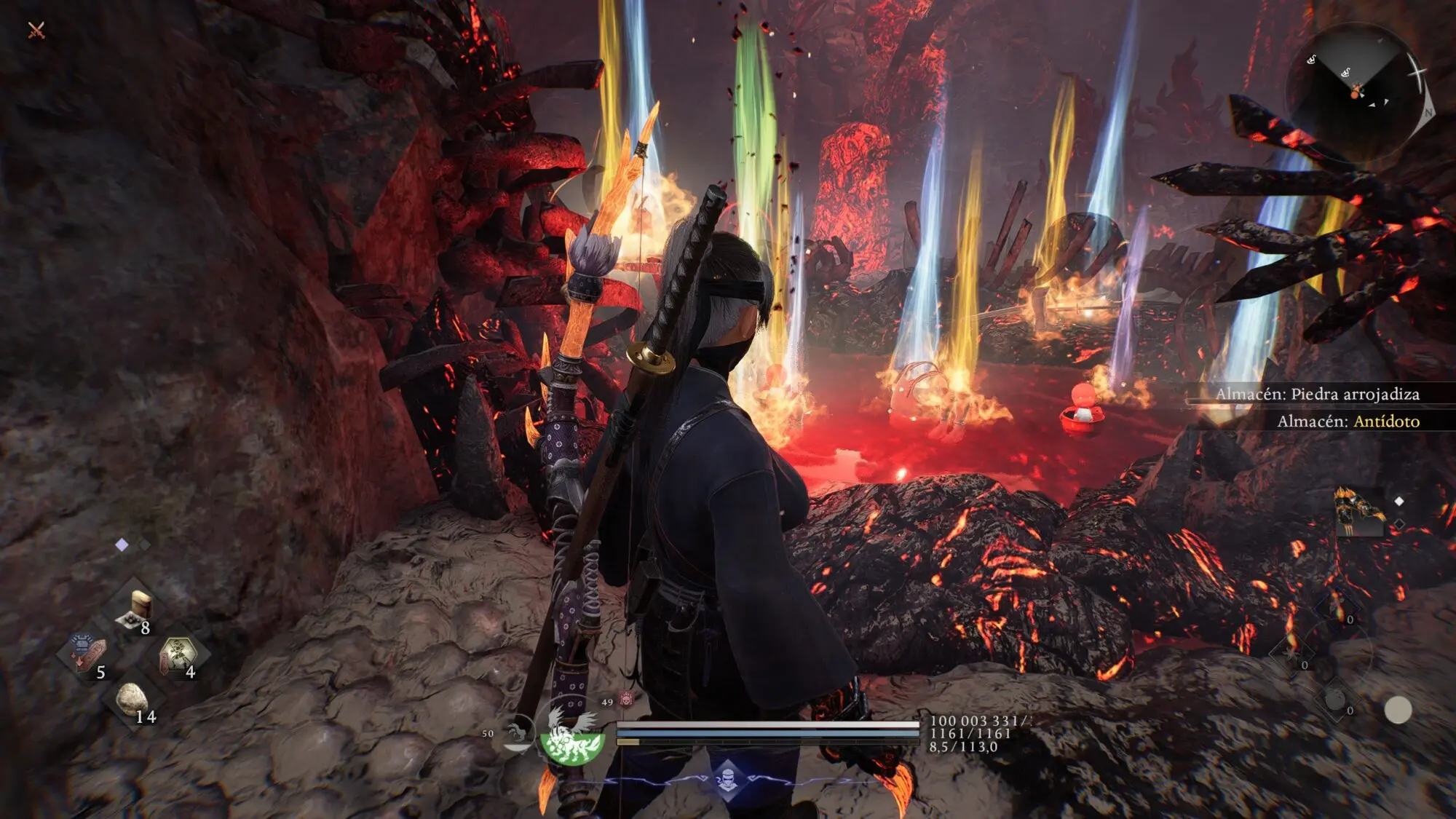Screen dimensions: 1456x819
Task: Click the crossed swords icon
Action: point(36,30)
